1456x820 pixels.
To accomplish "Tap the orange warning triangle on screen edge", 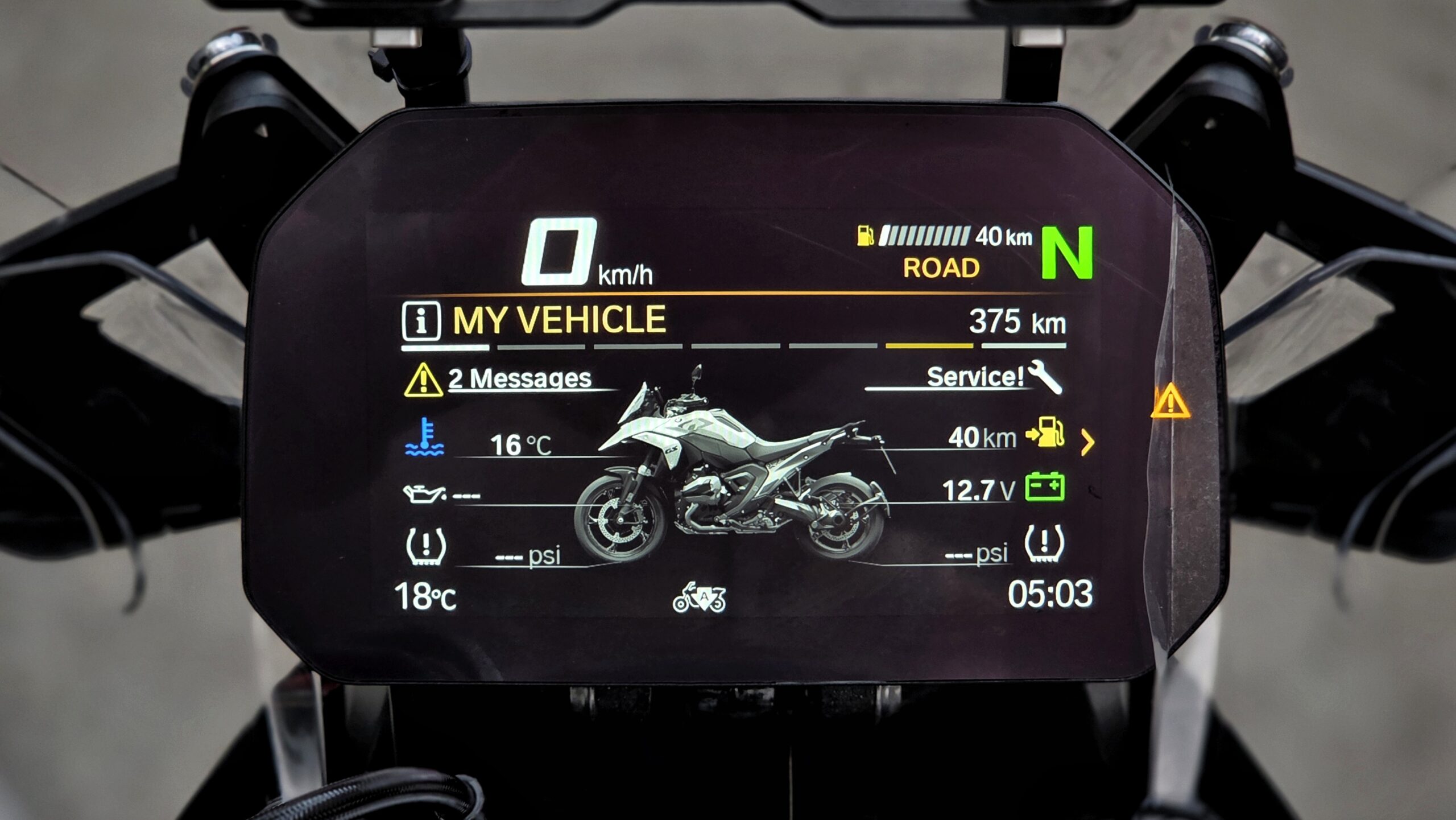I will (1170, 402).
